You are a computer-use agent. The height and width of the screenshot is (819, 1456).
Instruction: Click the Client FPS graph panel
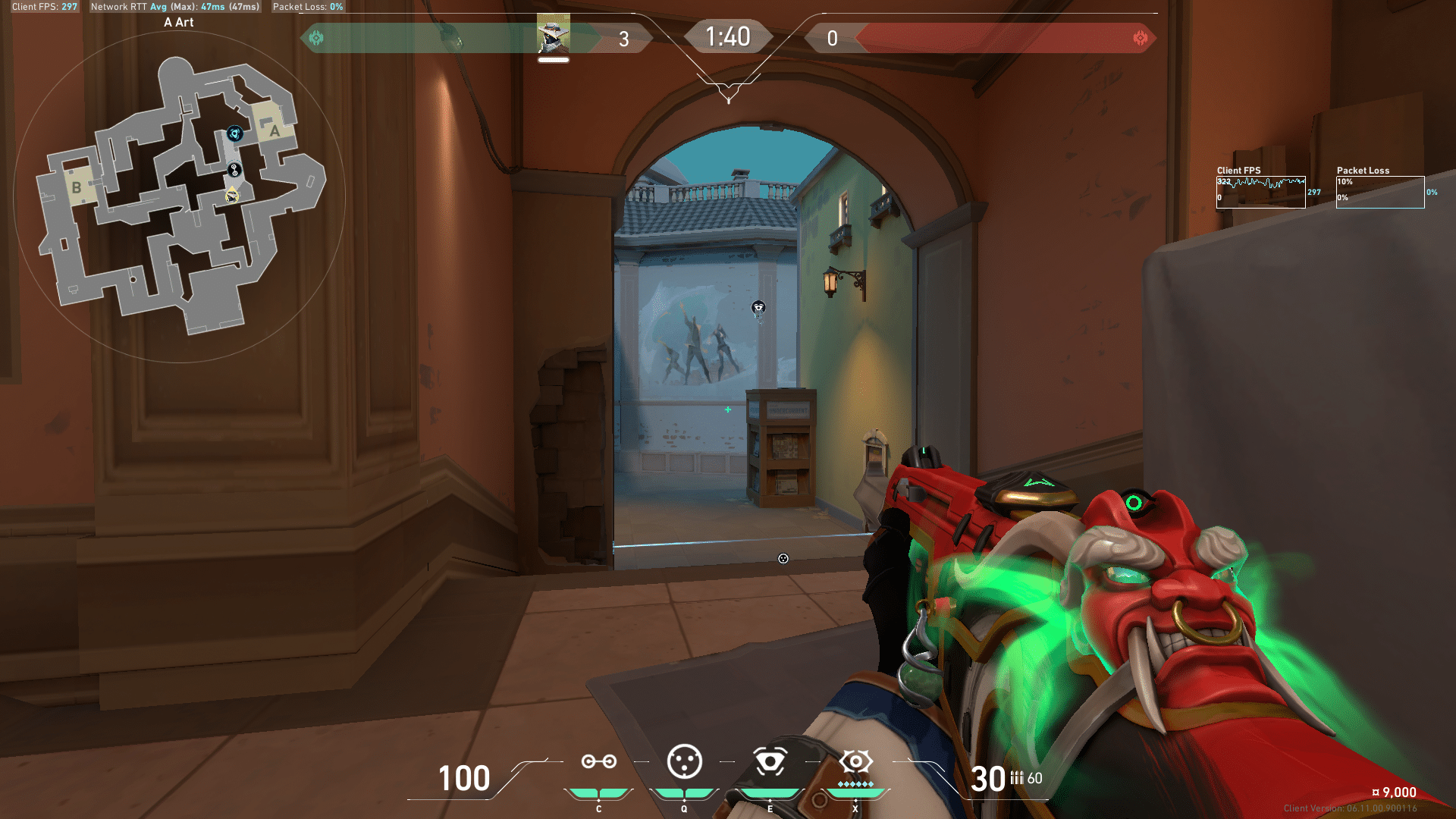[1260, 192]
